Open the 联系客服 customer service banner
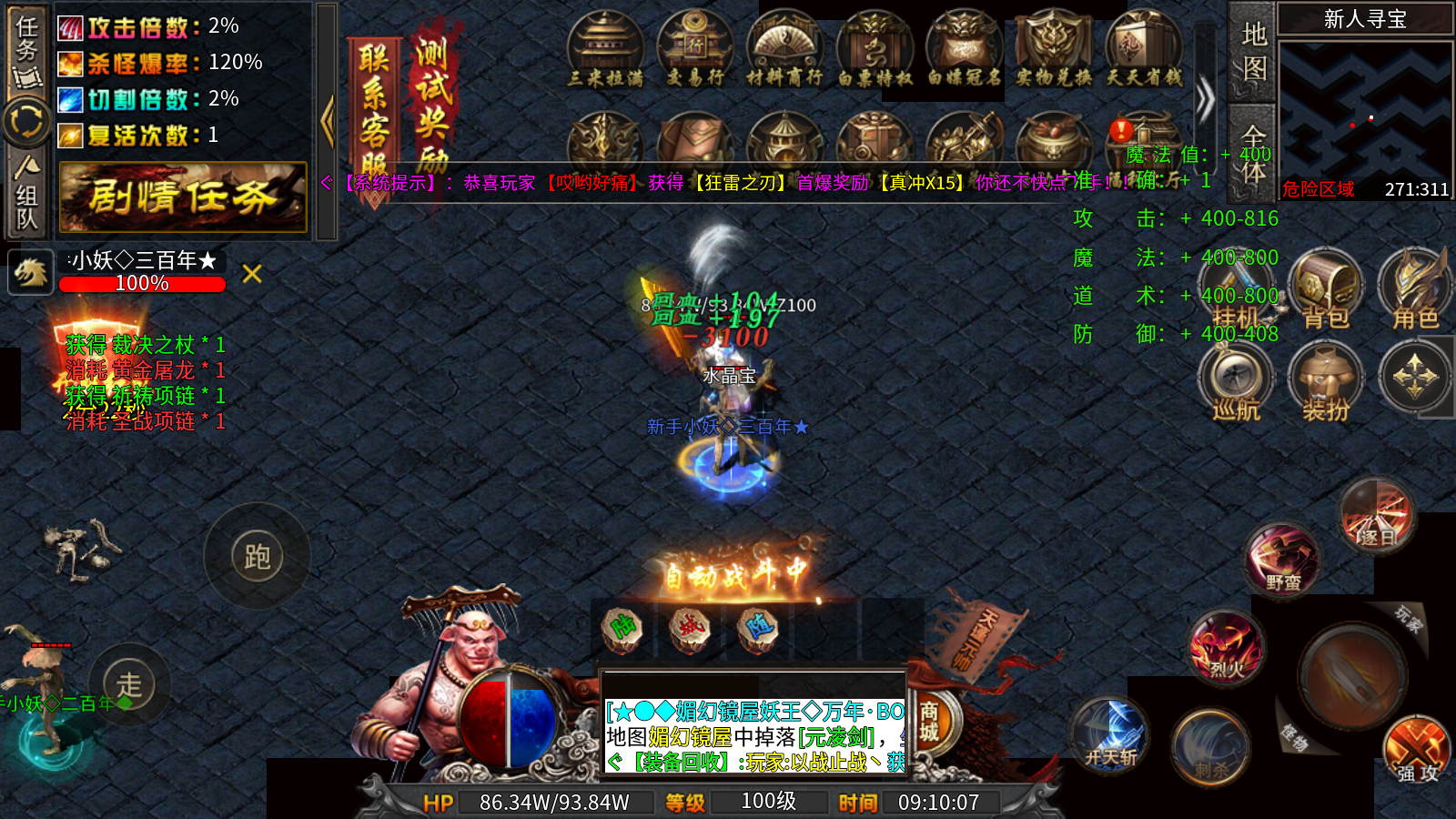 pos(374,109)
